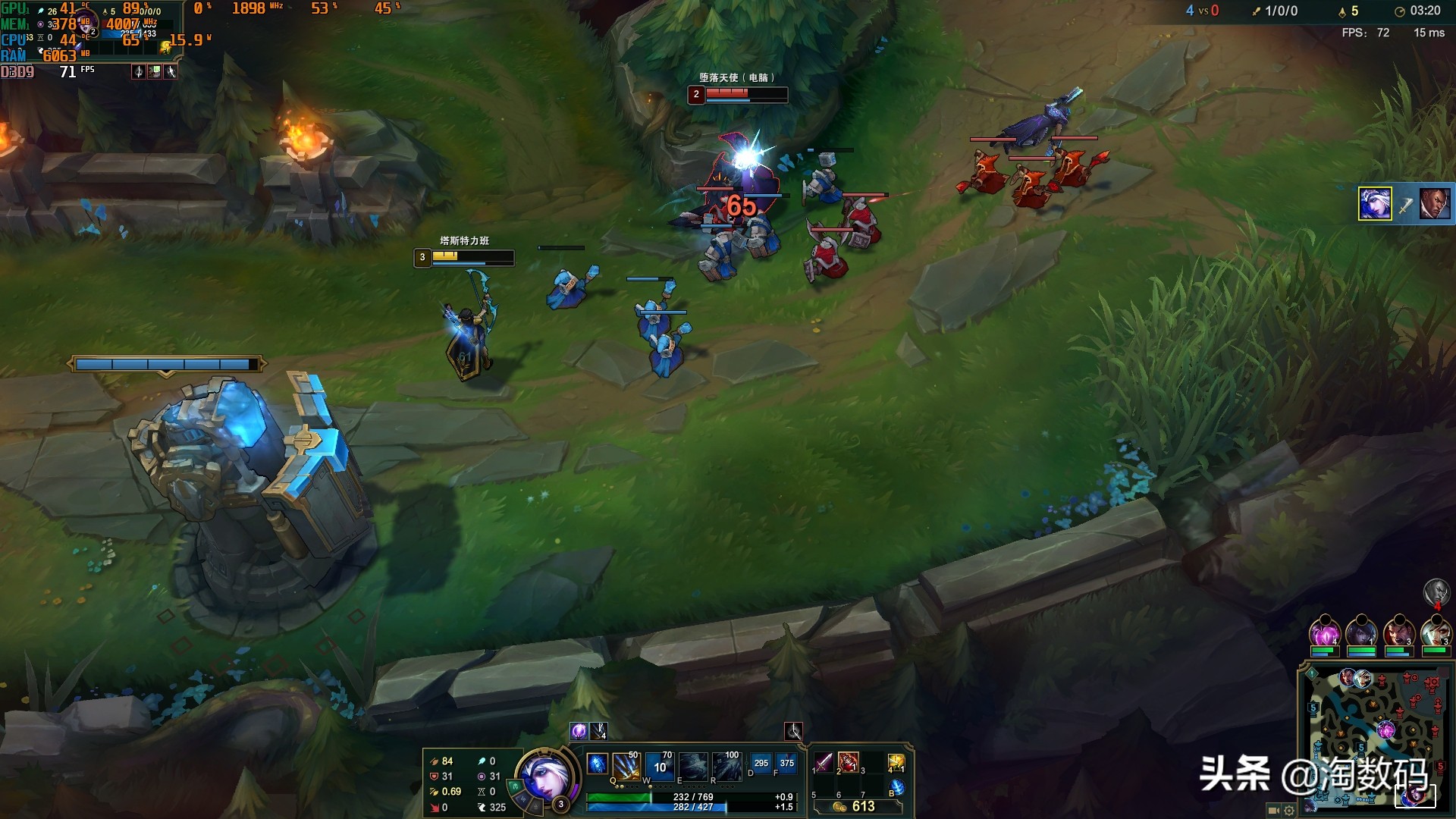Select the purple-eye ally portrait
The width and height of the screenshot is (1456, 819).
tap(1326, 632)
